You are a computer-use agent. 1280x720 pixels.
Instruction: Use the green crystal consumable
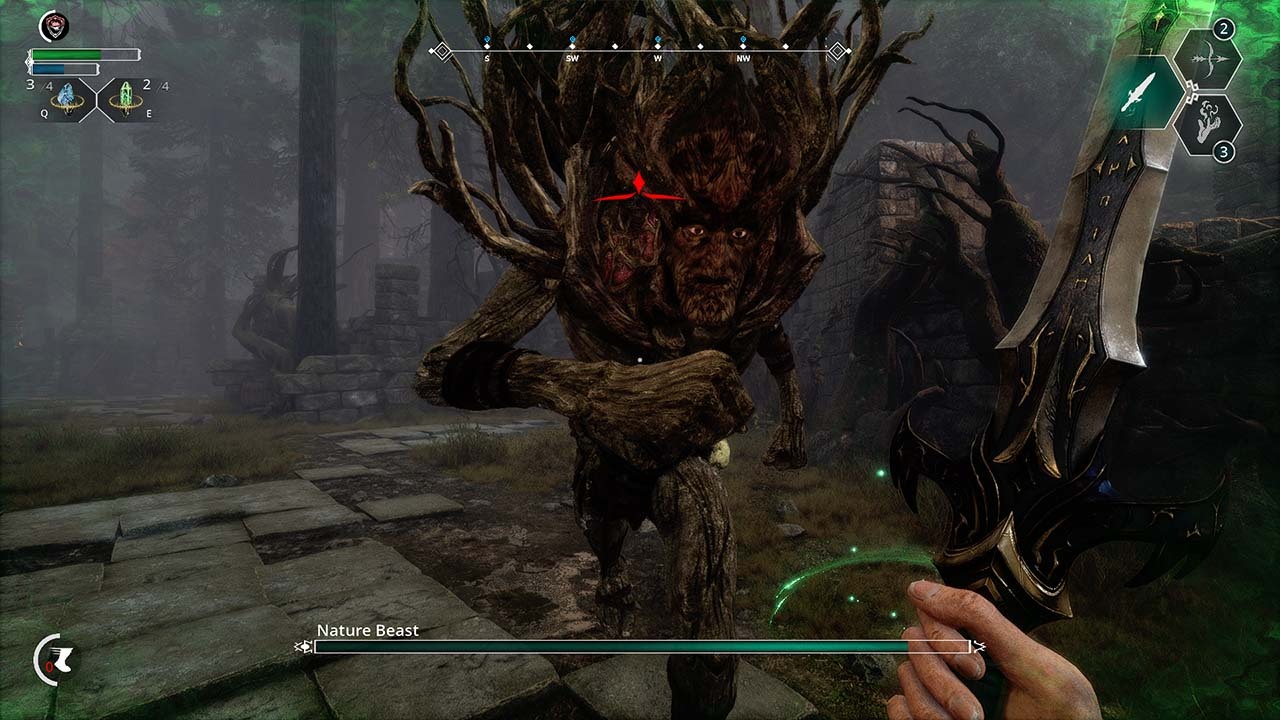point(126,99)
